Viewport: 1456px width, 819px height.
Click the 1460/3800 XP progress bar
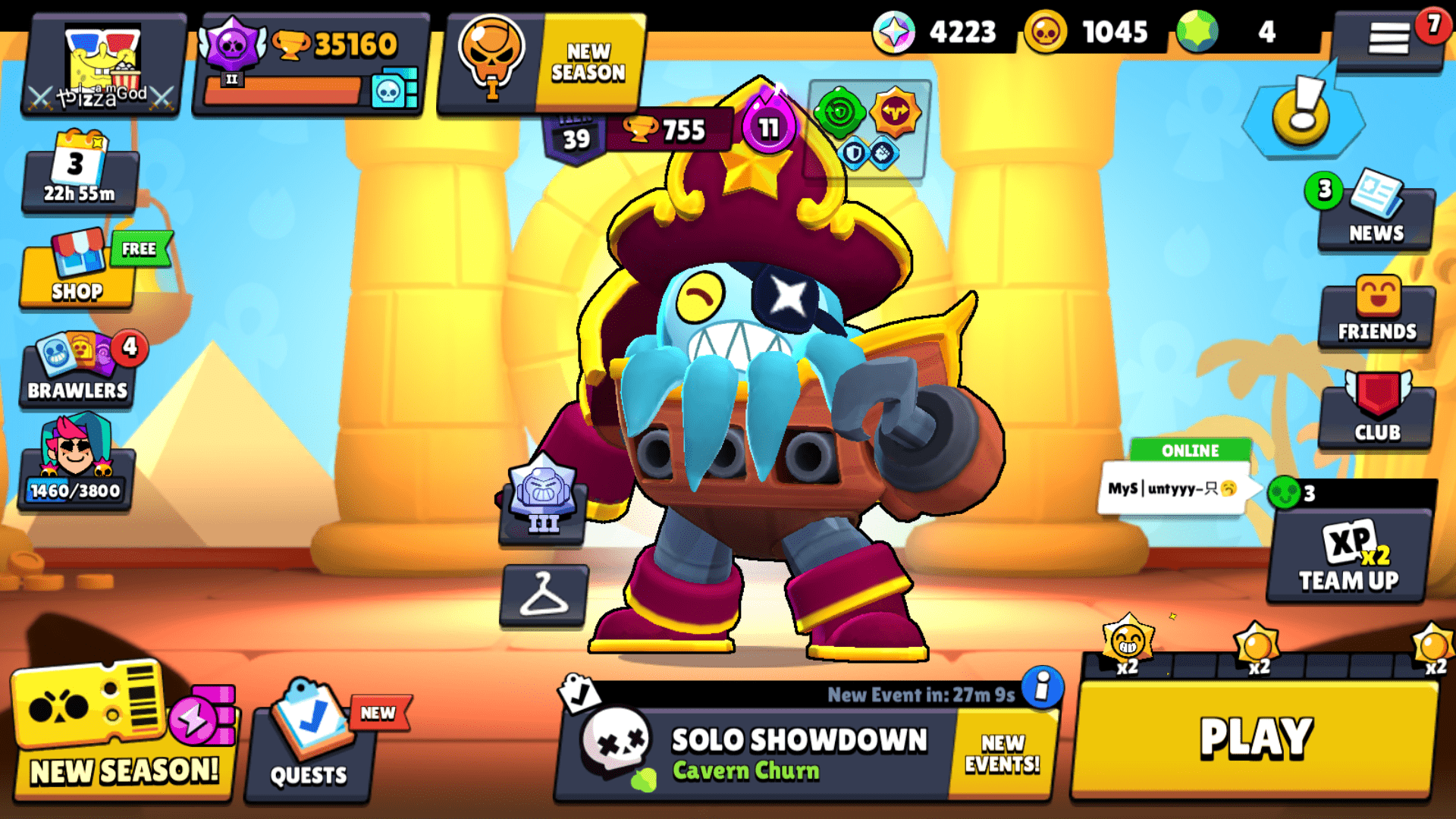[76, 489]
